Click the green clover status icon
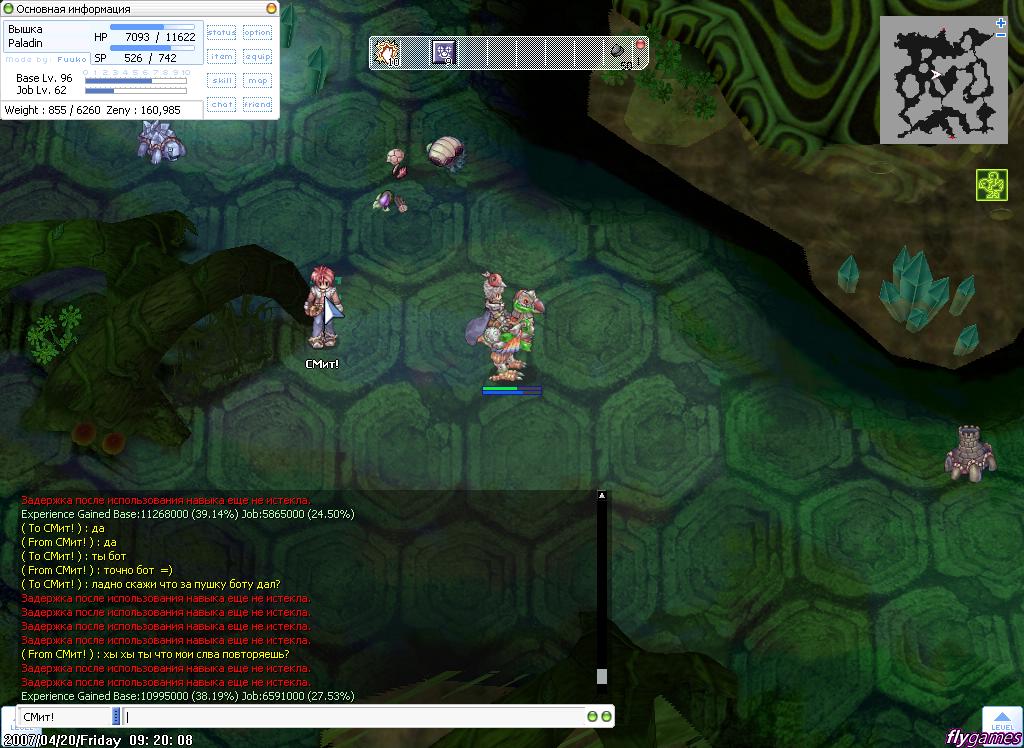Screen dimensions: 1024x748 point(991,185)
